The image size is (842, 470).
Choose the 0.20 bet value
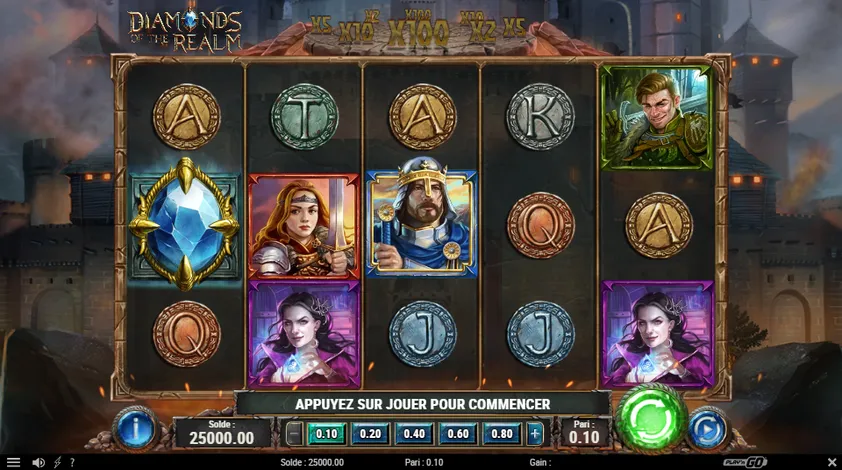369,433
